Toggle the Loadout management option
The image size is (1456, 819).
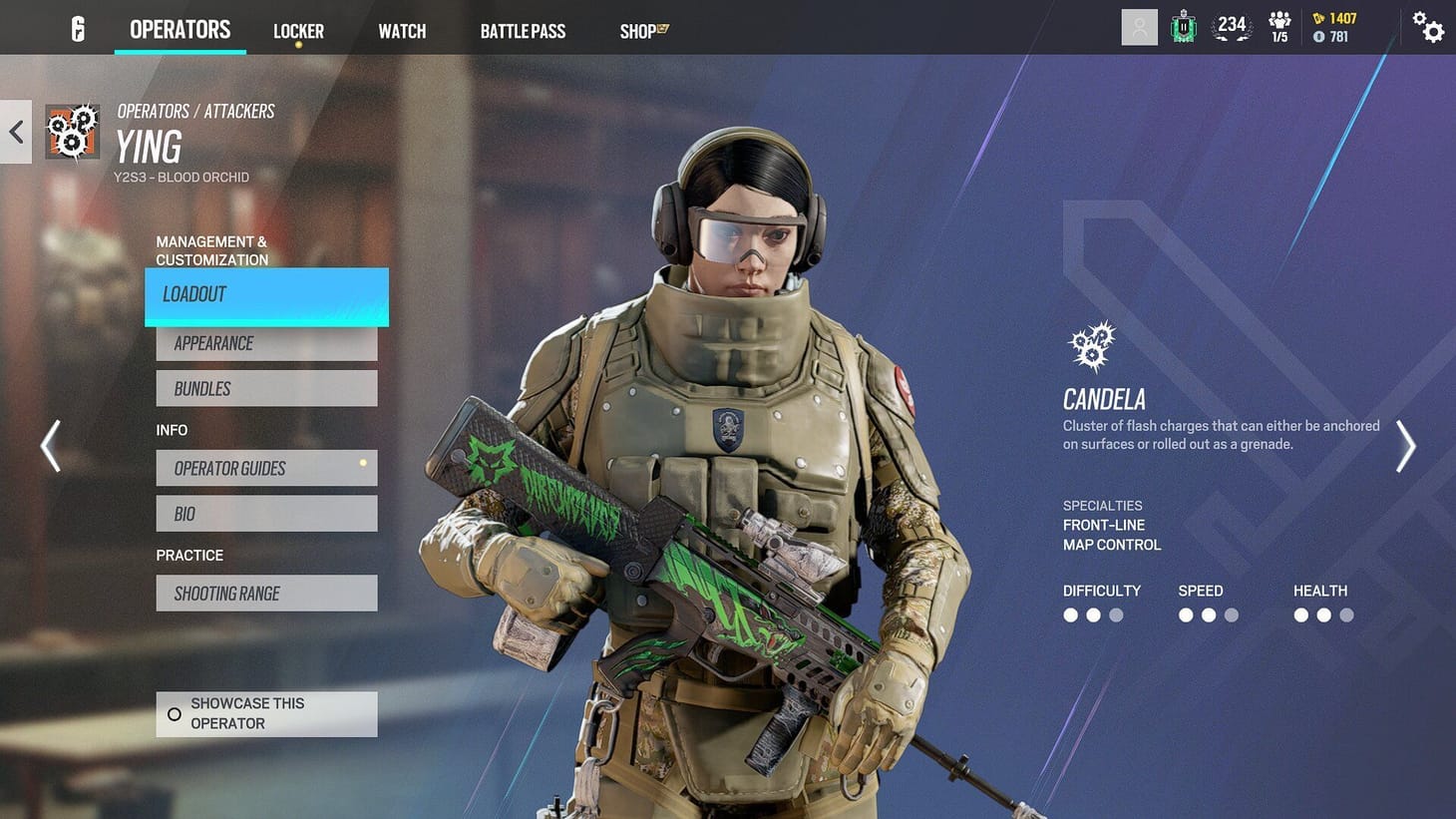pos(265,293)
